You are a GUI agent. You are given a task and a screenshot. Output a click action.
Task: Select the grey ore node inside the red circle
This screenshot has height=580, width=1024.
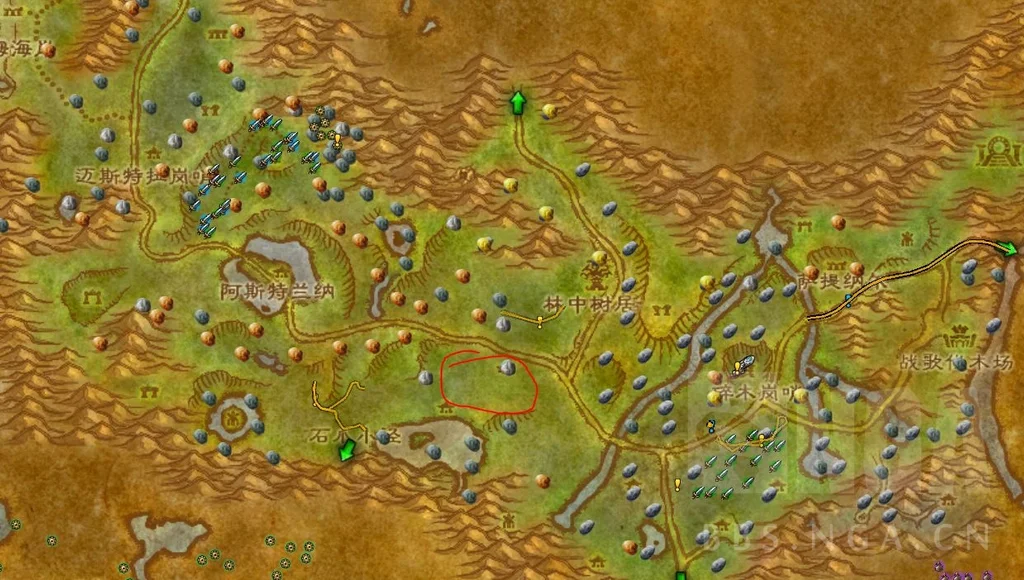[507, 369]
